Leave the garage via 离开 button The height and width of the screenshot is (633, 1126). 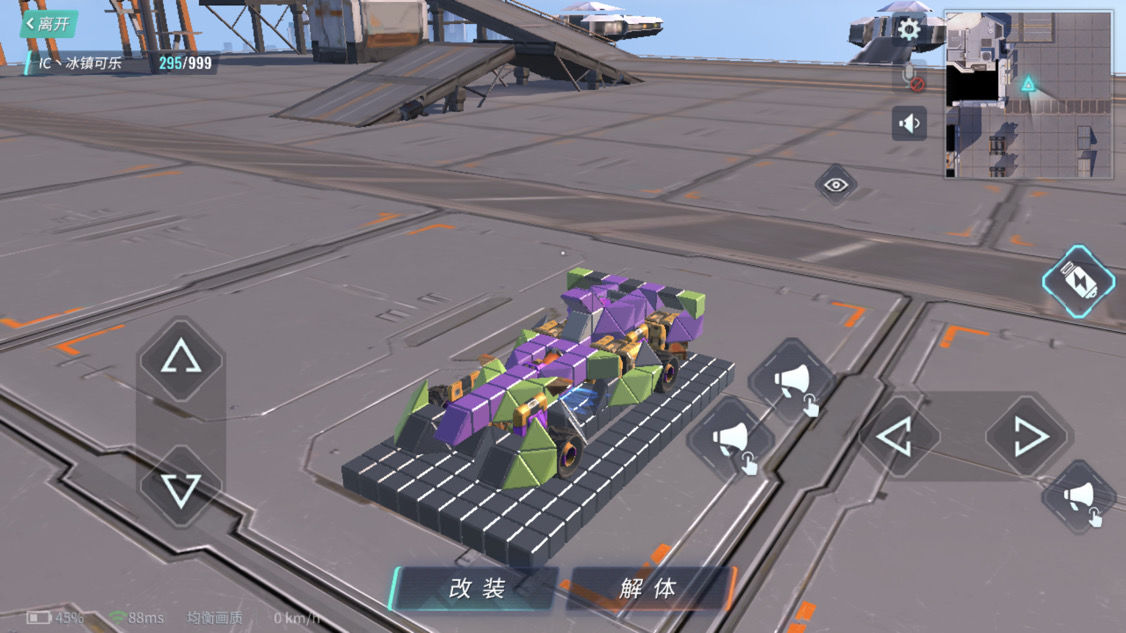coord(49,24)
